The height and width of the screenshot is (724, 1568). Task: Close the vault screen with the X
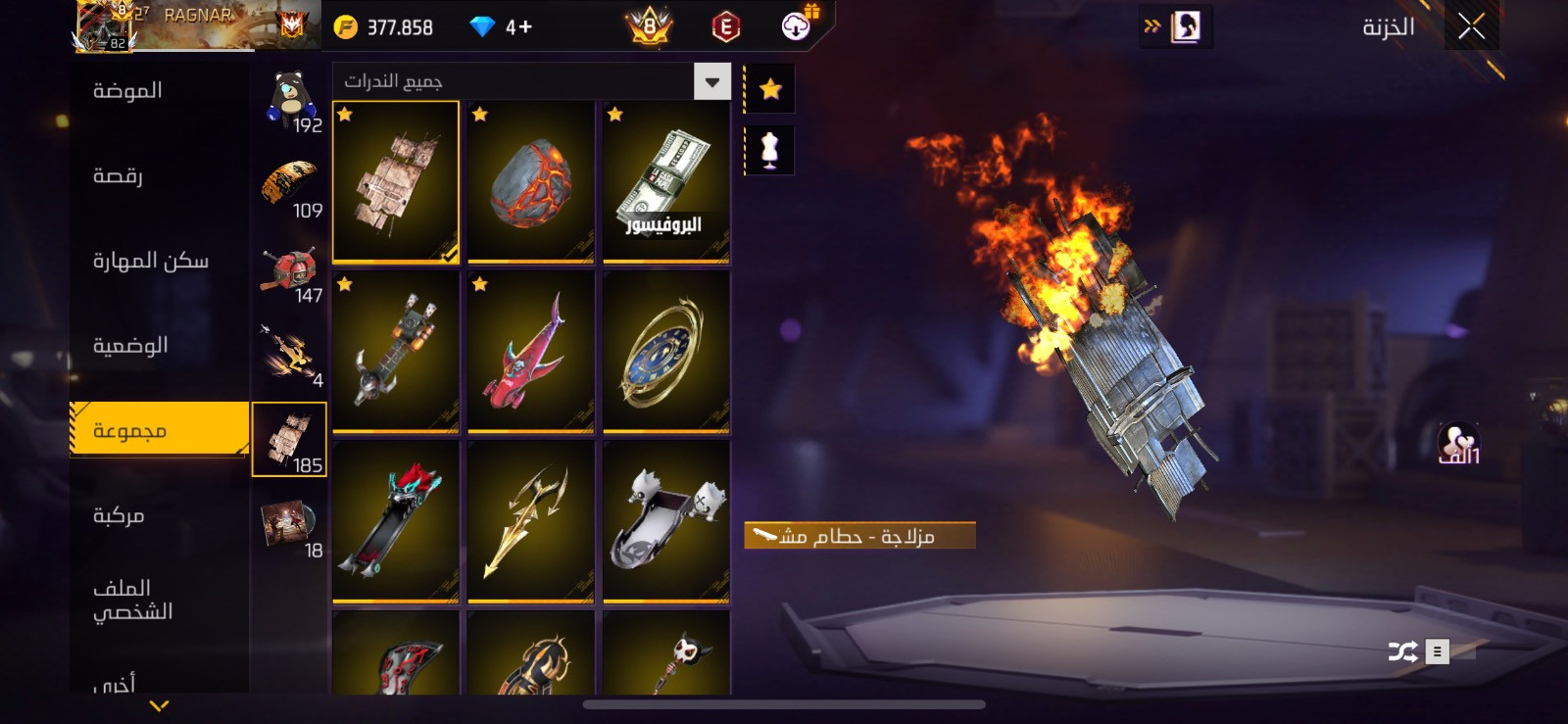pyautogui.click(x=1471, y=27)
